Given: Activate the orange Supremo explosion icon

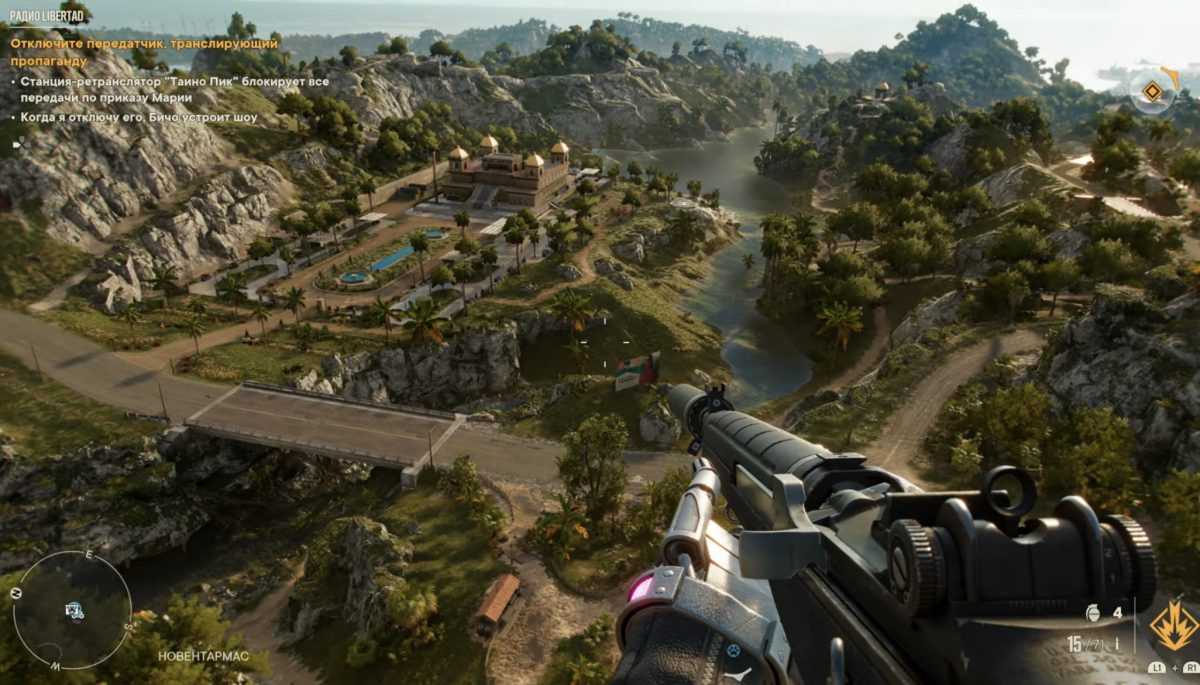Looking at the screenshot, I should (1173, 626).
